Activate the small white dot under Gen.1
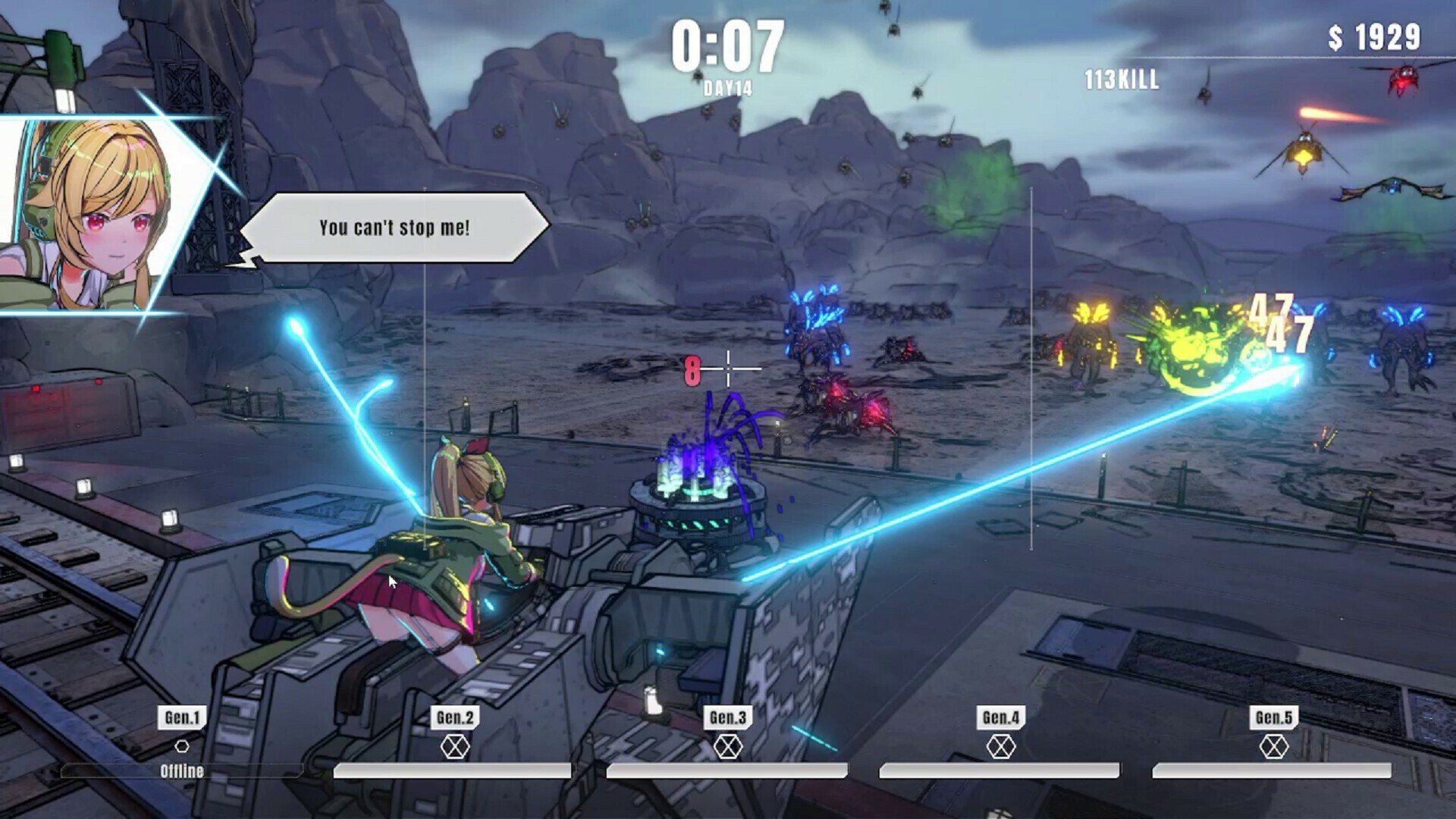Screen dimensions: 1456x819 (x=181, y=745)
